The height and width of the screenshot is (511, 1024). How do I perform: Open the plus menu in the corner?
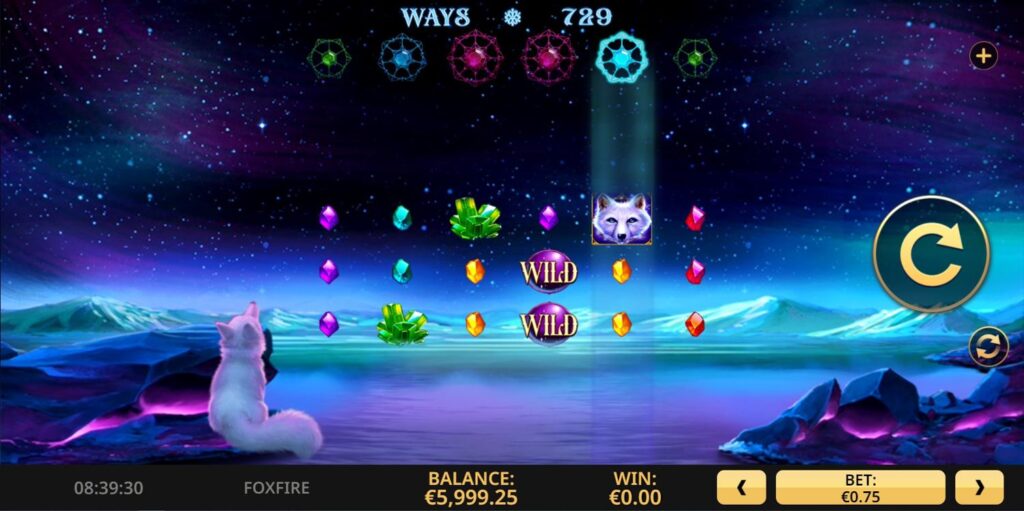(x=984, y=56)
